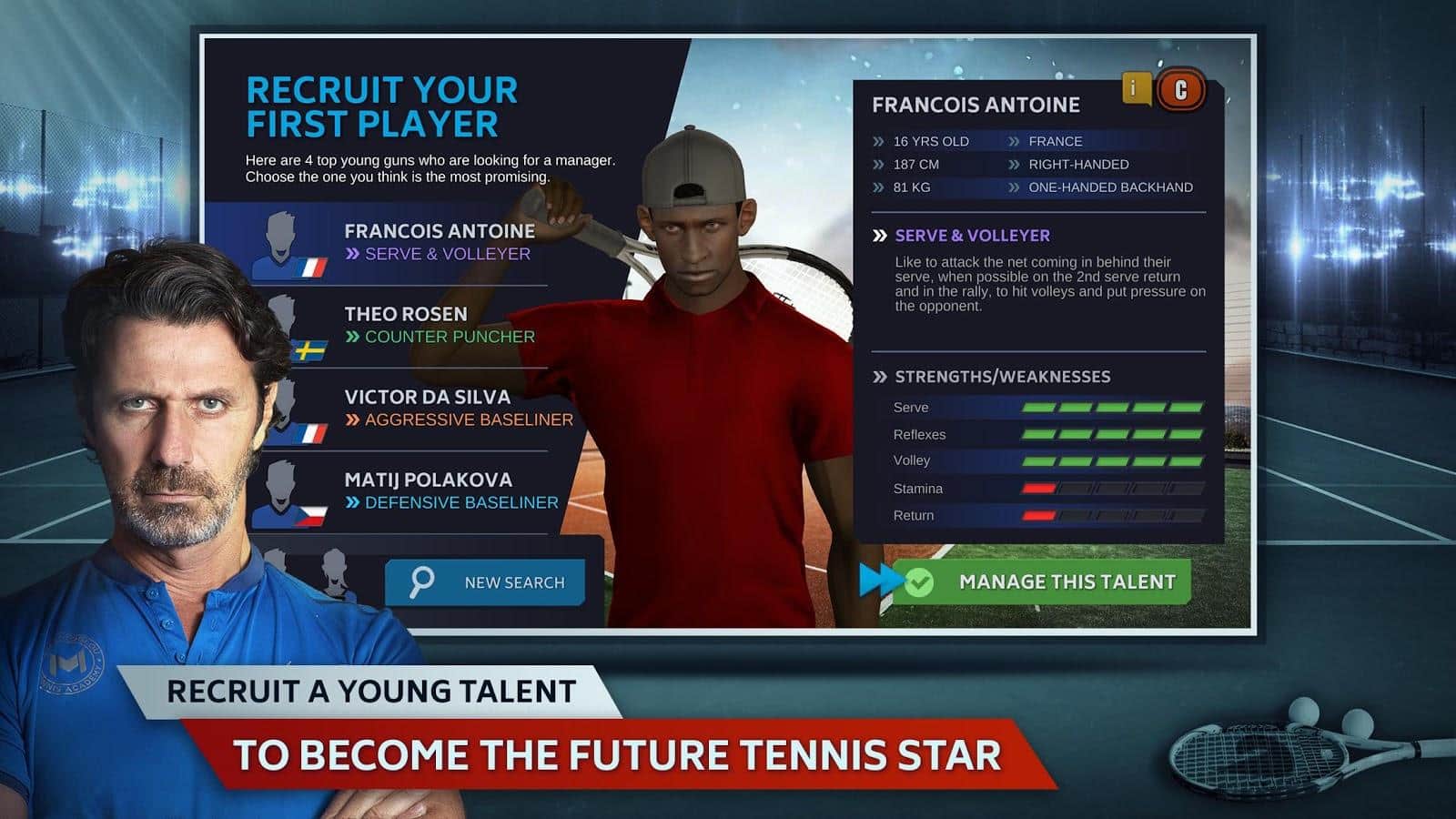1456x819 pixels.
Task: Click the chevron next to One-Handed Backhand
Action: [1013, 187]
